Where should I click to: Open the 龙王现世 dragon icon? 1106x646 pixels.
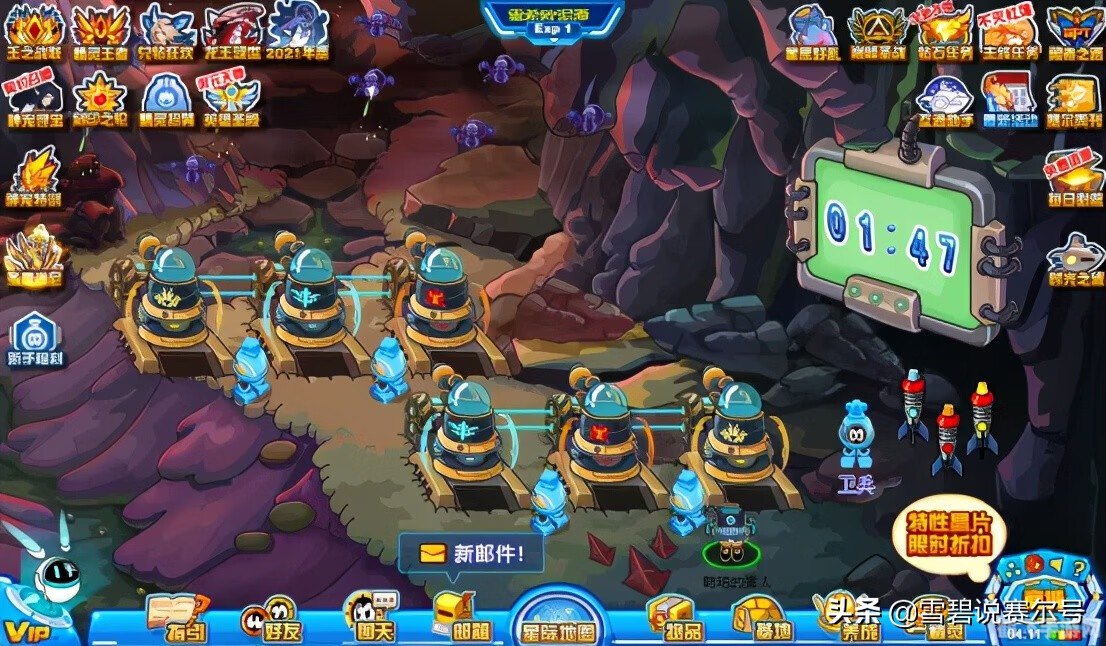(x=234, y=31)
